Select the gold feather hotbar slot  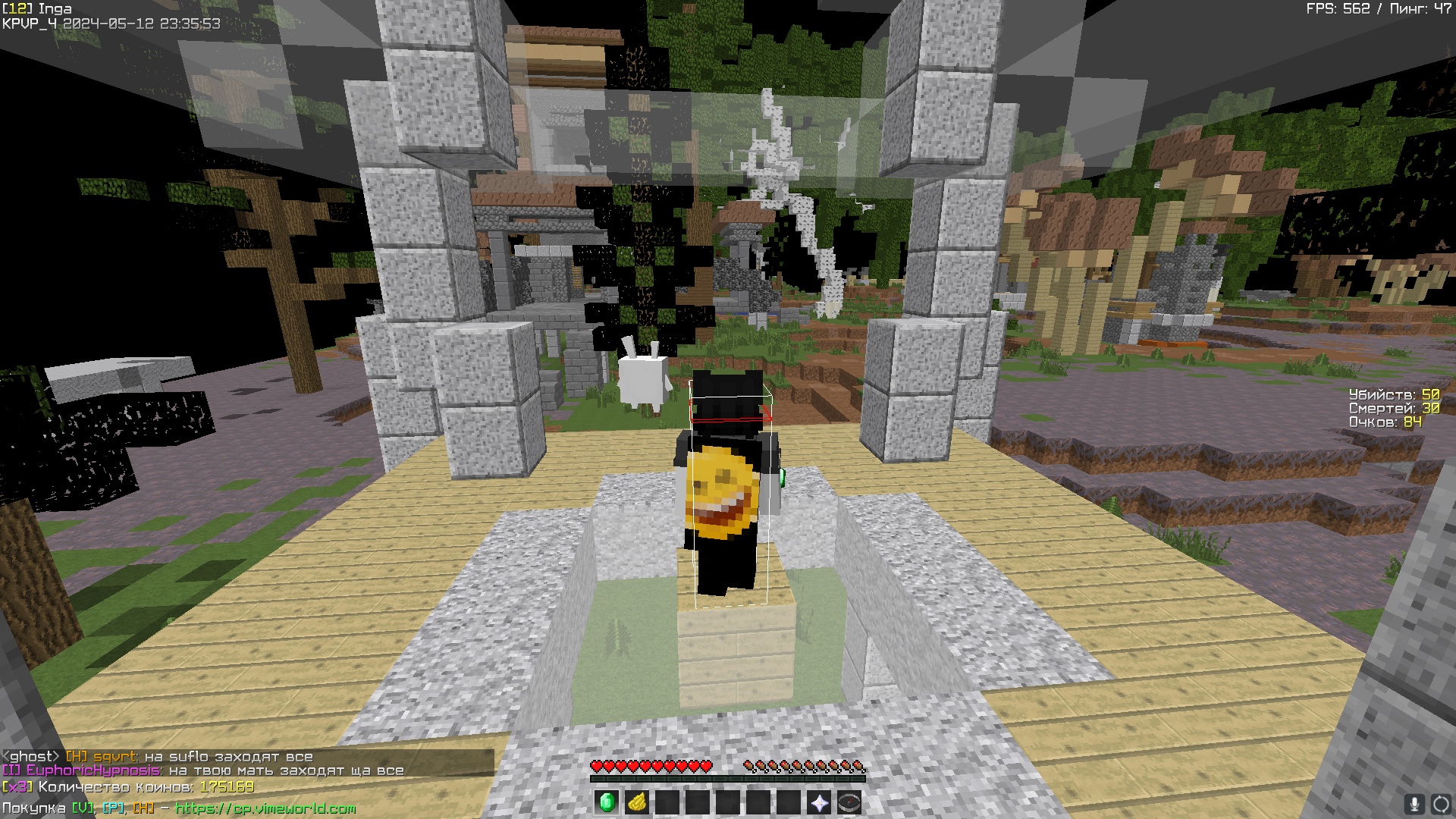tap(637, 802)
